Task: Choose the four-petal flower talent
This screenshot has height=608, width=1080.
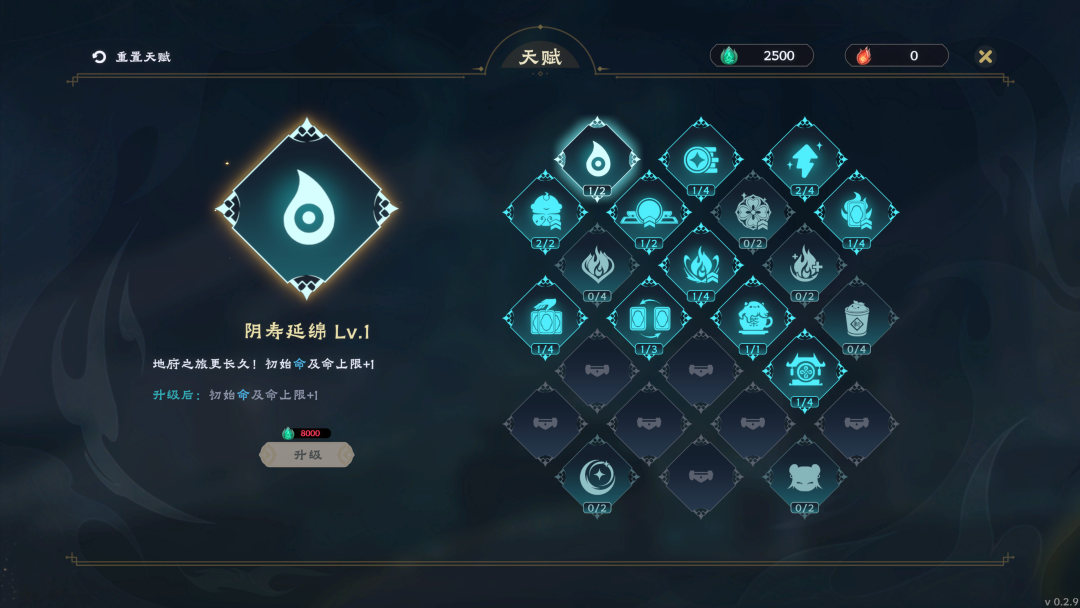Action: click(752, 211)
